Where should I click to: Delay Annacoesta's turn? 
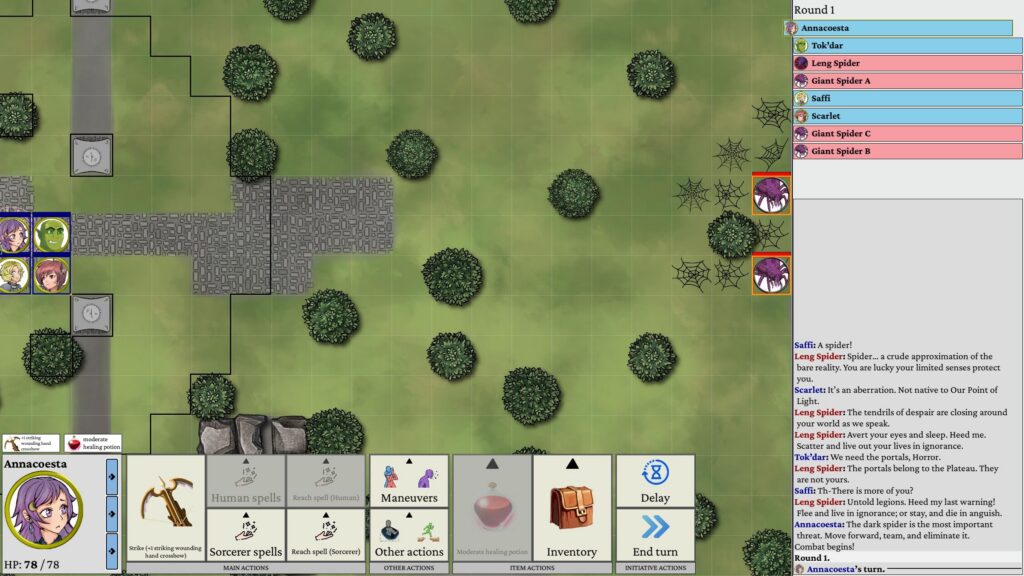(x=654, y=481)
